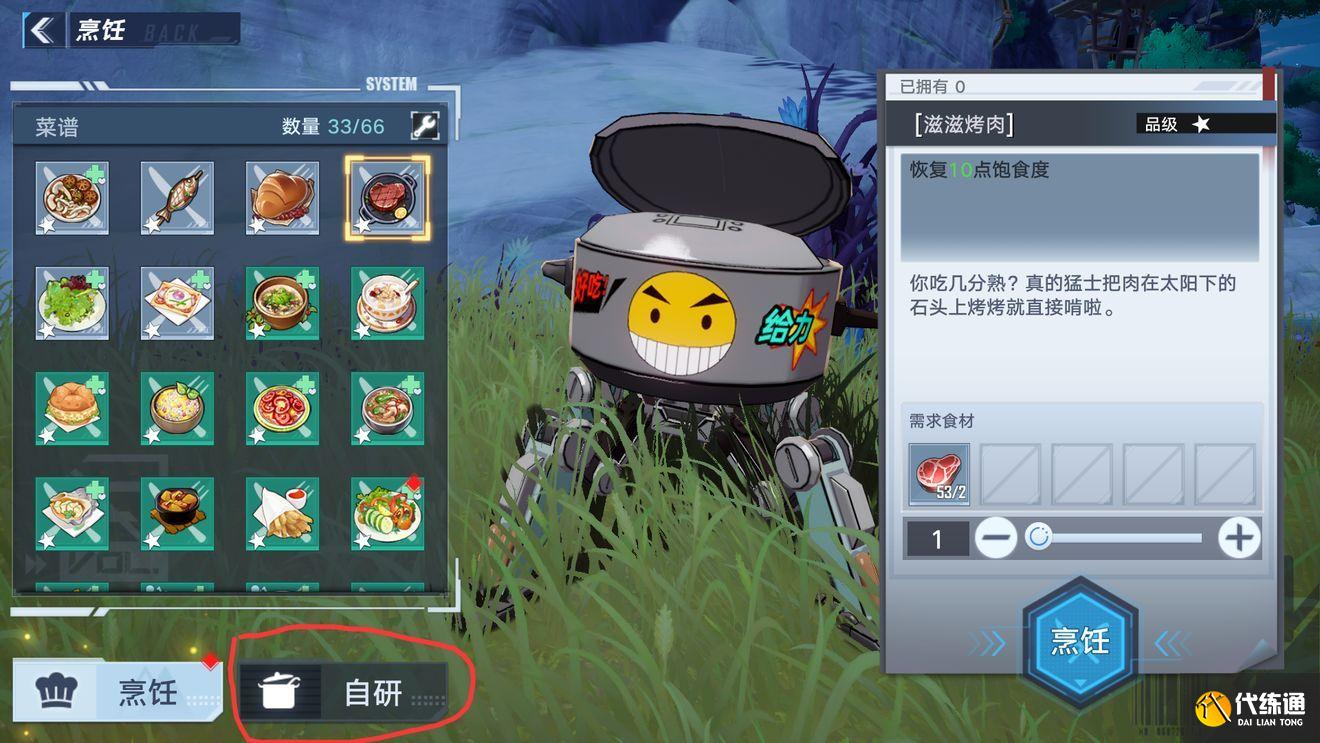This screenshot has width=1320, height=743.
Task: Open the french fries recipe
Action: pyautogui.click(x=282, y=512)
